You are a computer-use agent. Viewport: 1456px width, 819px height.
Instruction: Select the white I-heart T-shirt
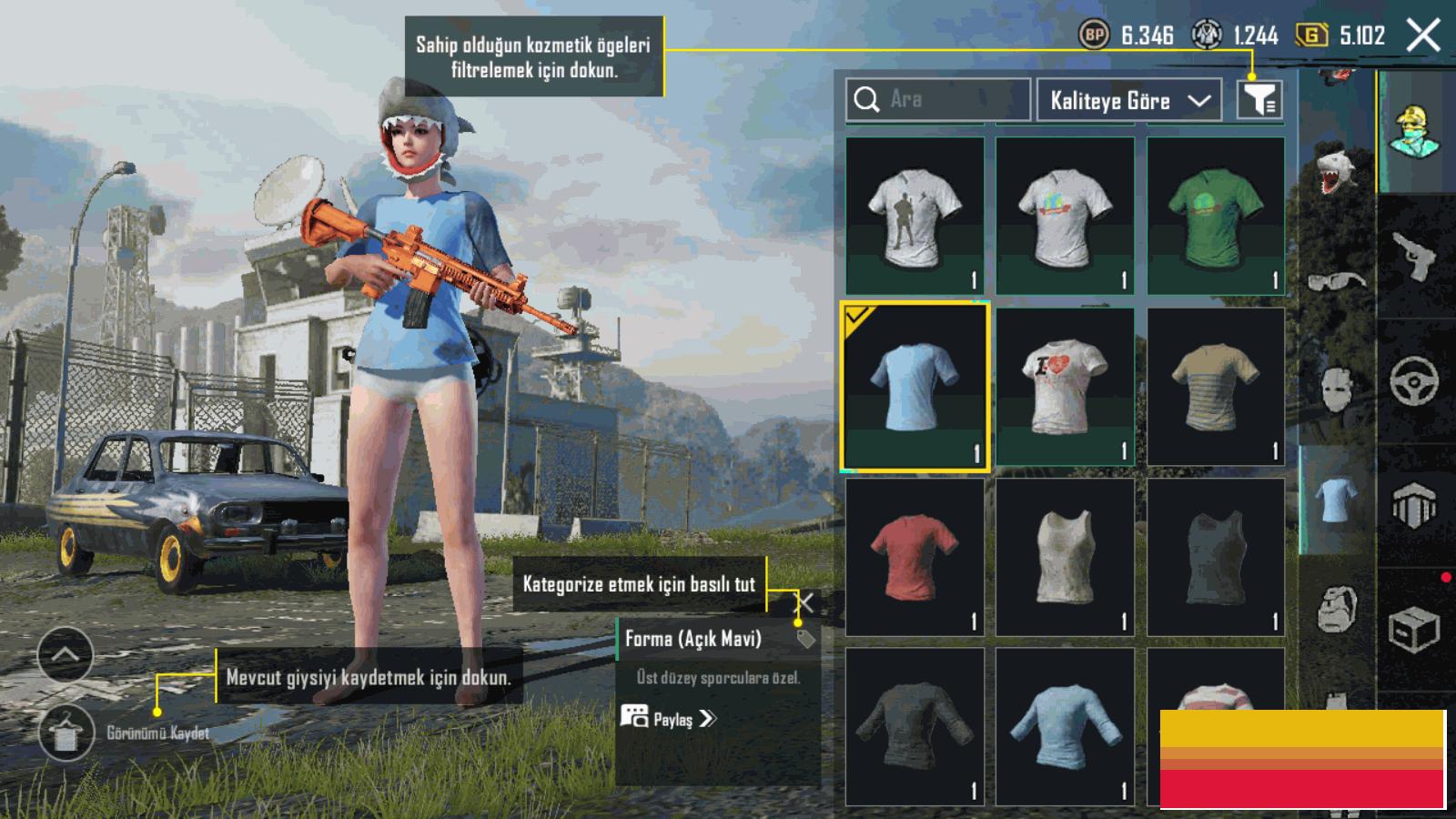[1065, 386]
